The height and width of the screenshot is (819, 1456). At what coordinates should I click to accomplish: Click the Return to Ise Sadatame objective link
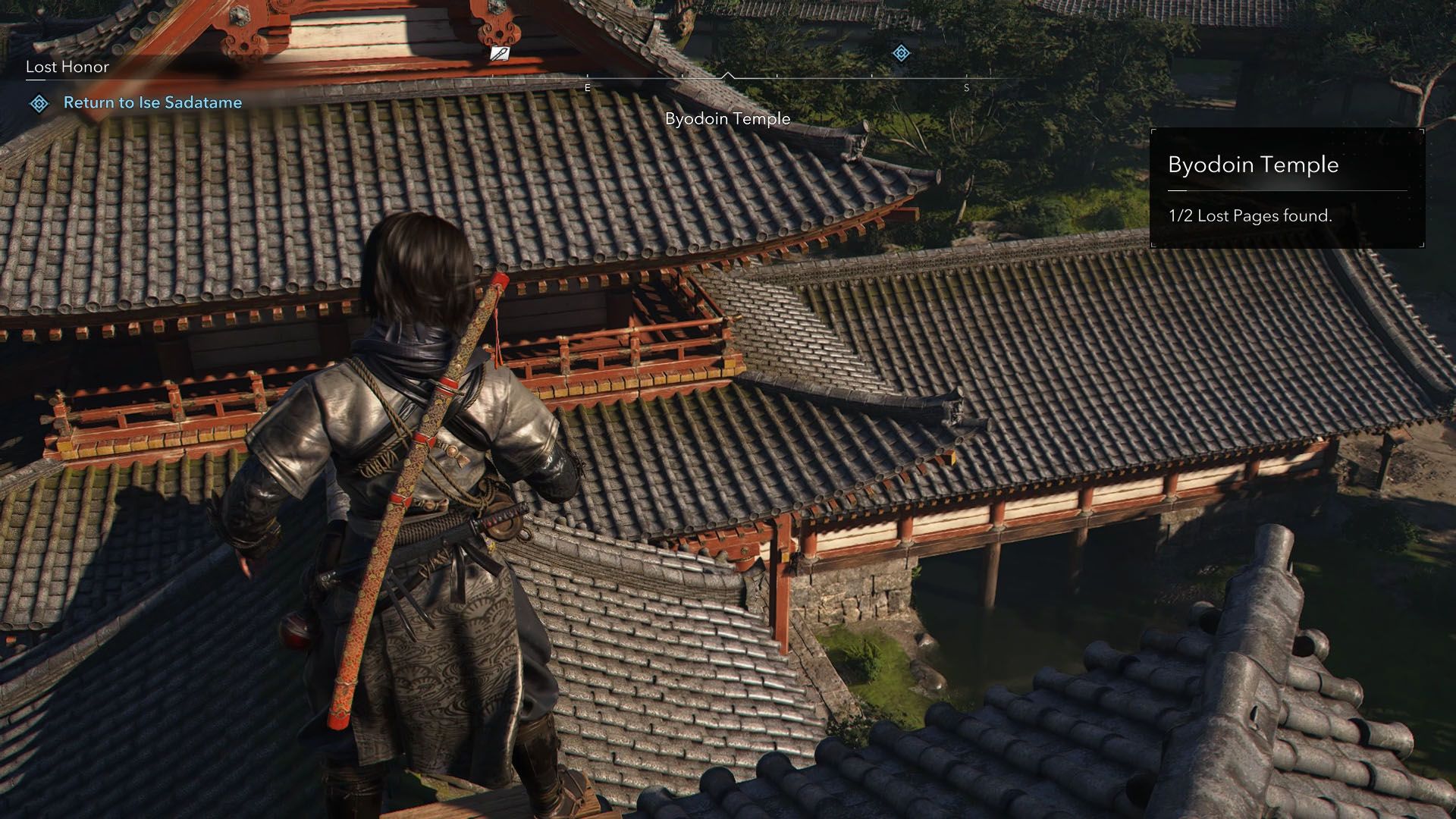coord(154,102)
